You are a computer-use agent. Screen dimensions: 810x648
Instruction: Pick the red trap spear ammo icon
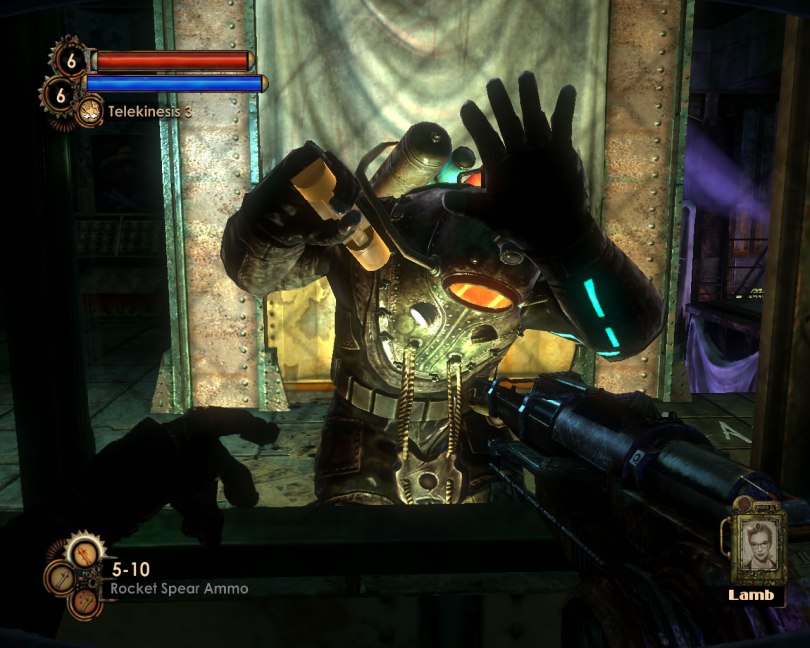coord(85,601)
